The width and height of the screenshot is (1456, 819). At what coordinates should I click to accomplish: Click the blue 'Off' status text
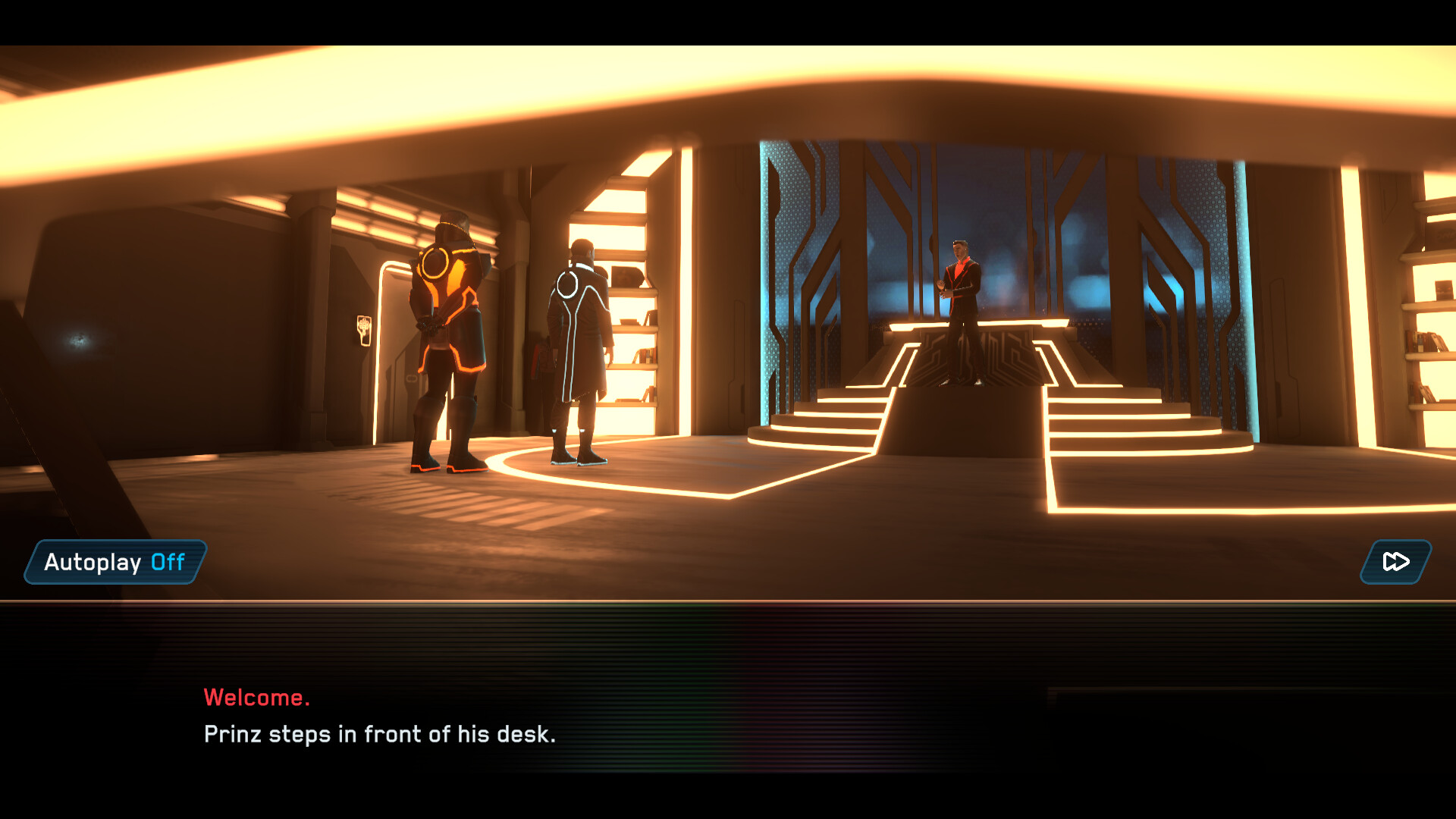pos(168,563)
